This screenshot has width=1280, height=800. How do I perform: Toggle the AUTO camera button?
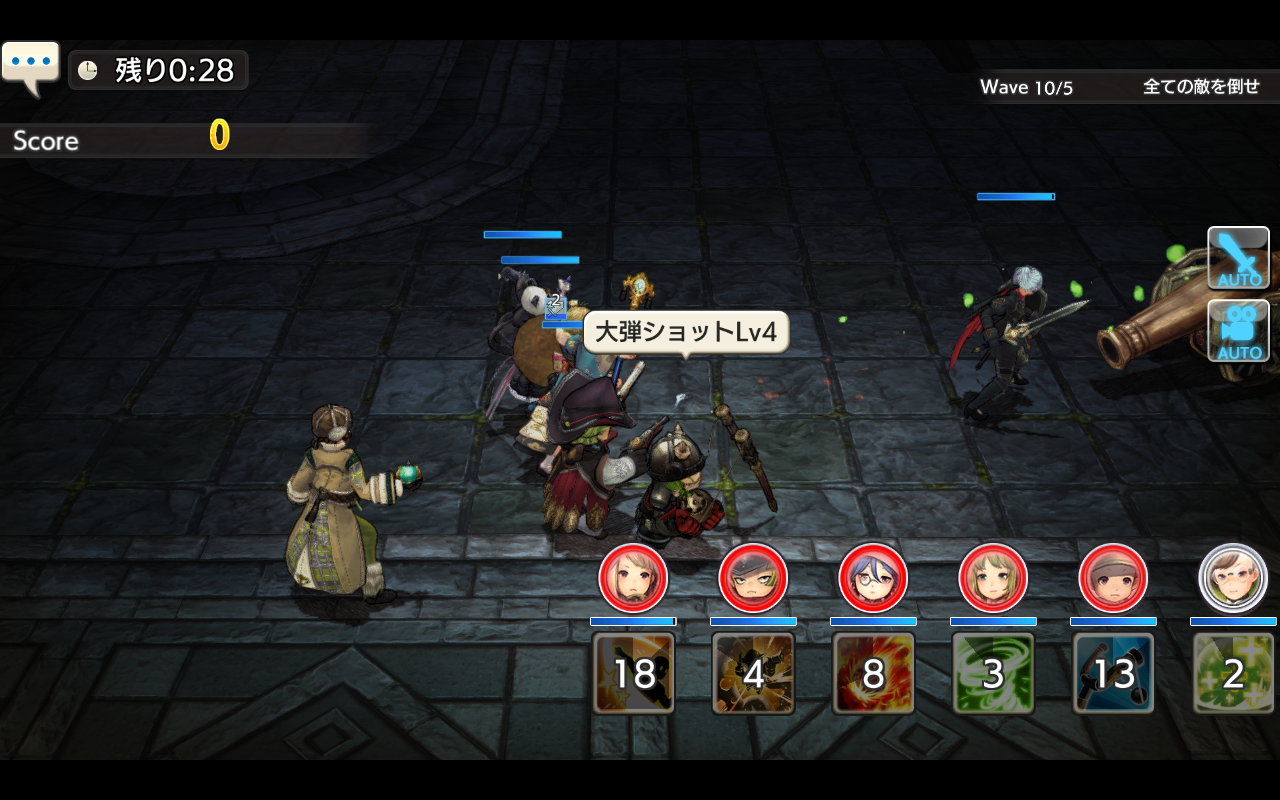1238,330
